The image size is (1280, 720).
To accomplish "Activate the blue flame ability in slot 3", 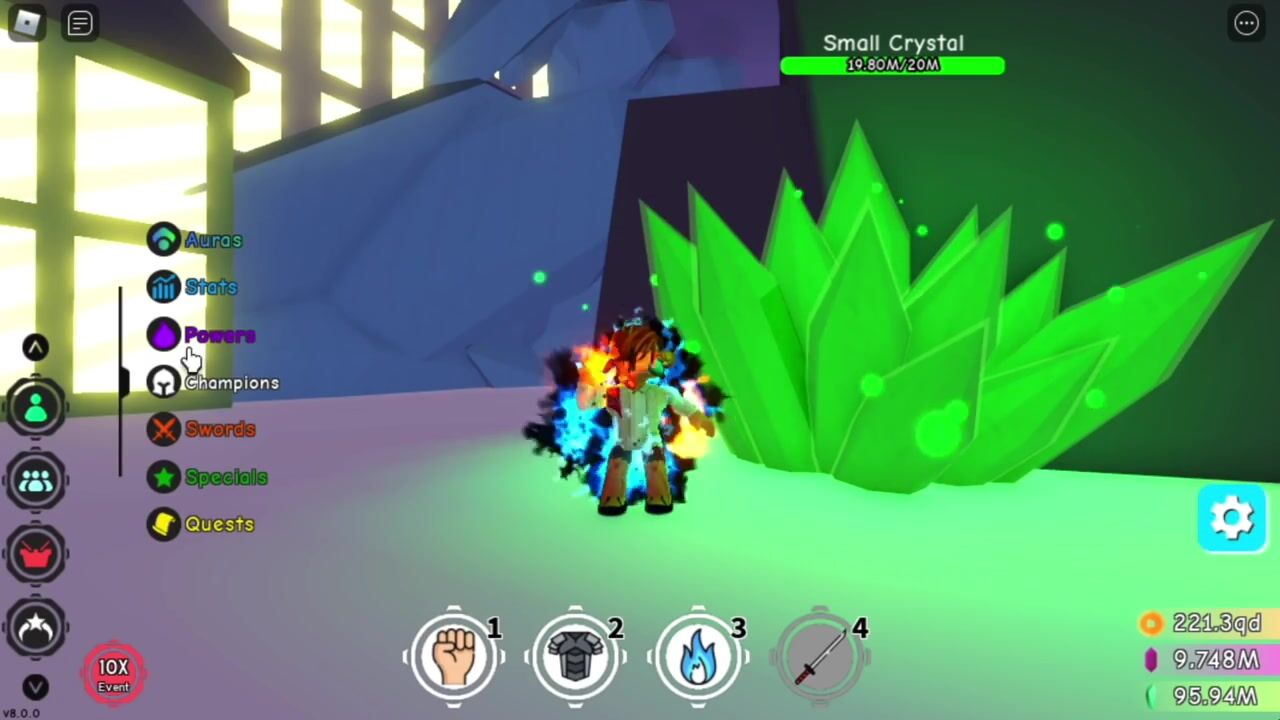I will tap(698, 656).
